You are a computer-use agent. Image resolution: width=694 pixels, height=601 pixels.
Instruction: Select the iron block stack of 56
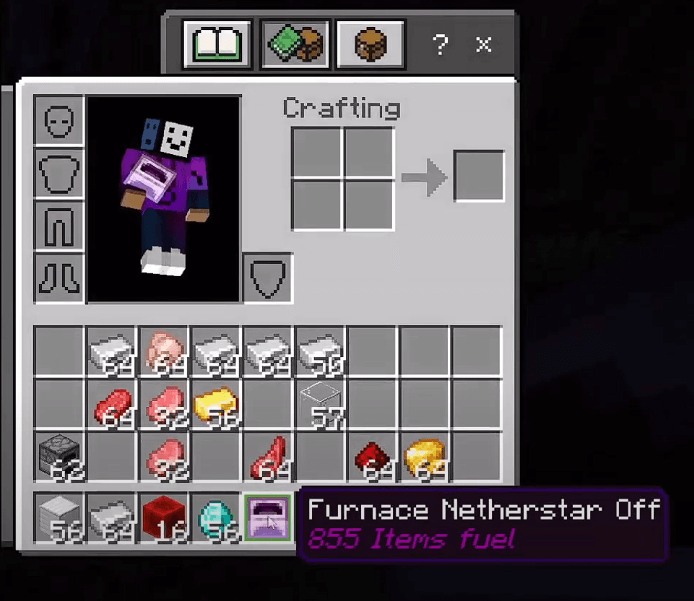click(59, 518)
